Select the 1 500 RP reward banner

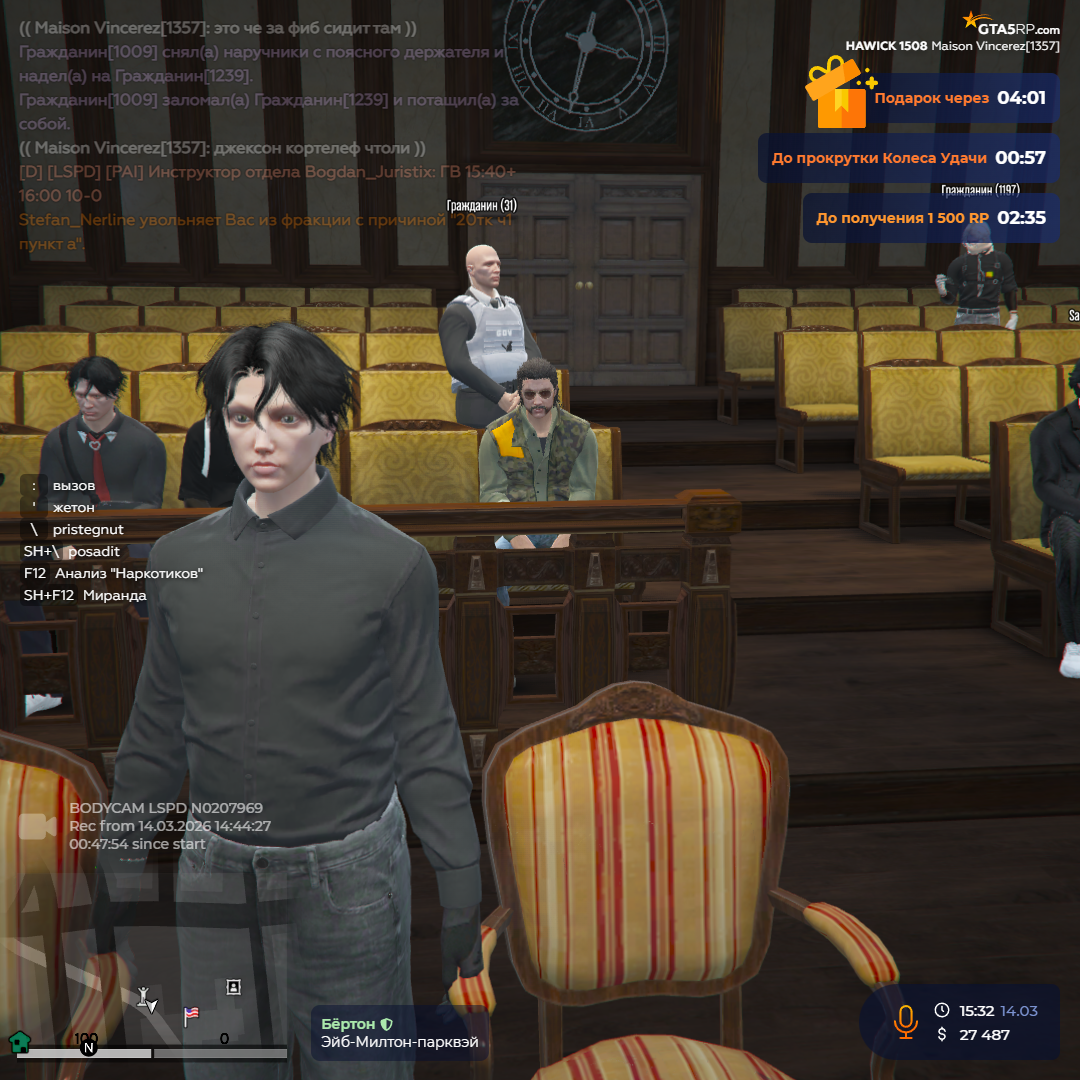pyautogui.click(x=930, y=218)
